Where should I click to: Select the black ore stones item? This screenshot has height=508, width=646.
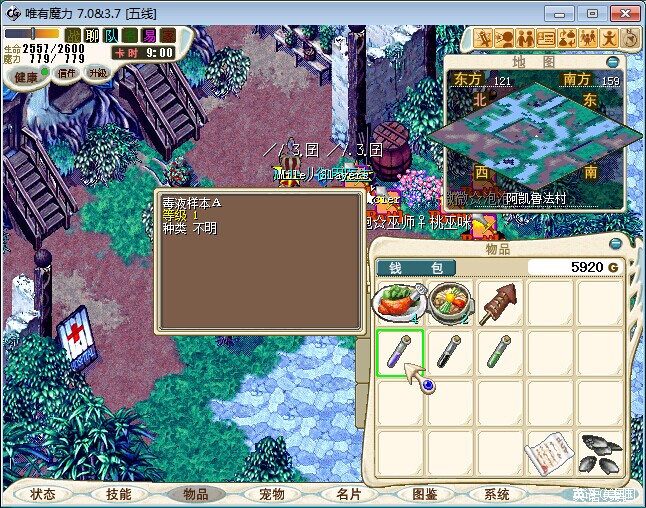tap(600, 452)
